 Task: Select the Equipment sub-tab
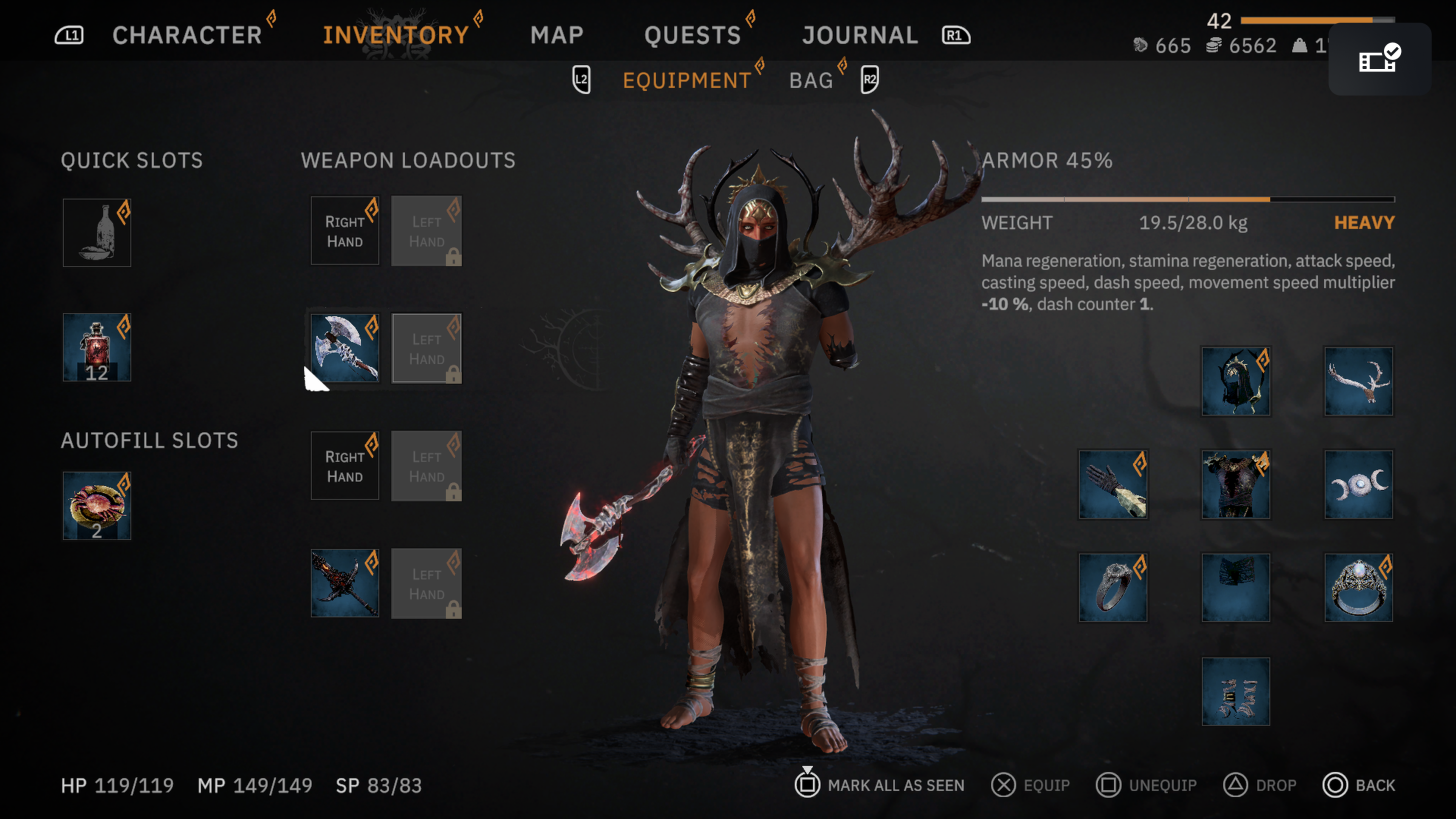pyautogui.click(x=686, y=80)
